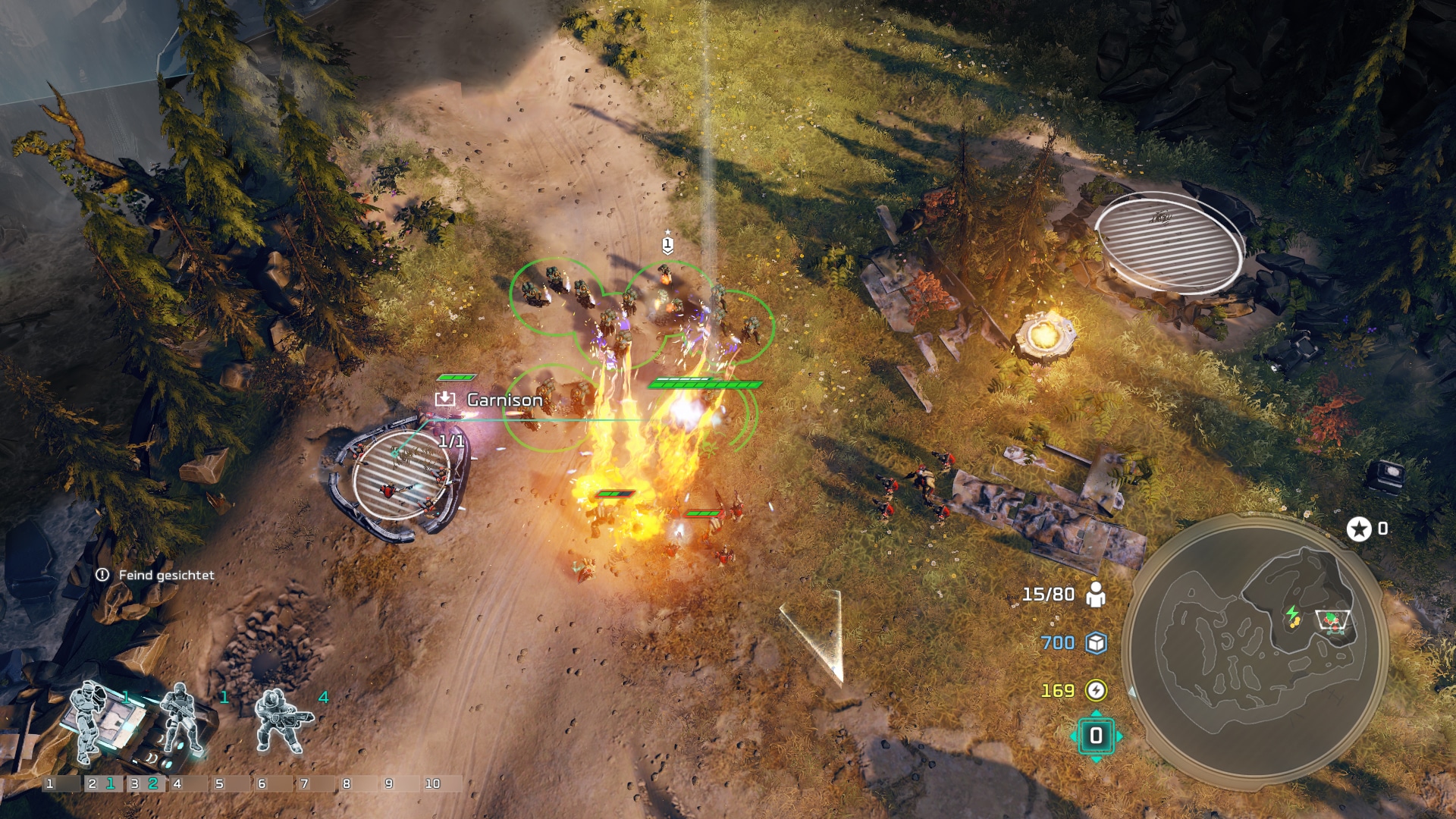
Task: Jump to the green lightning marker on minimap
Action: 1292,614
